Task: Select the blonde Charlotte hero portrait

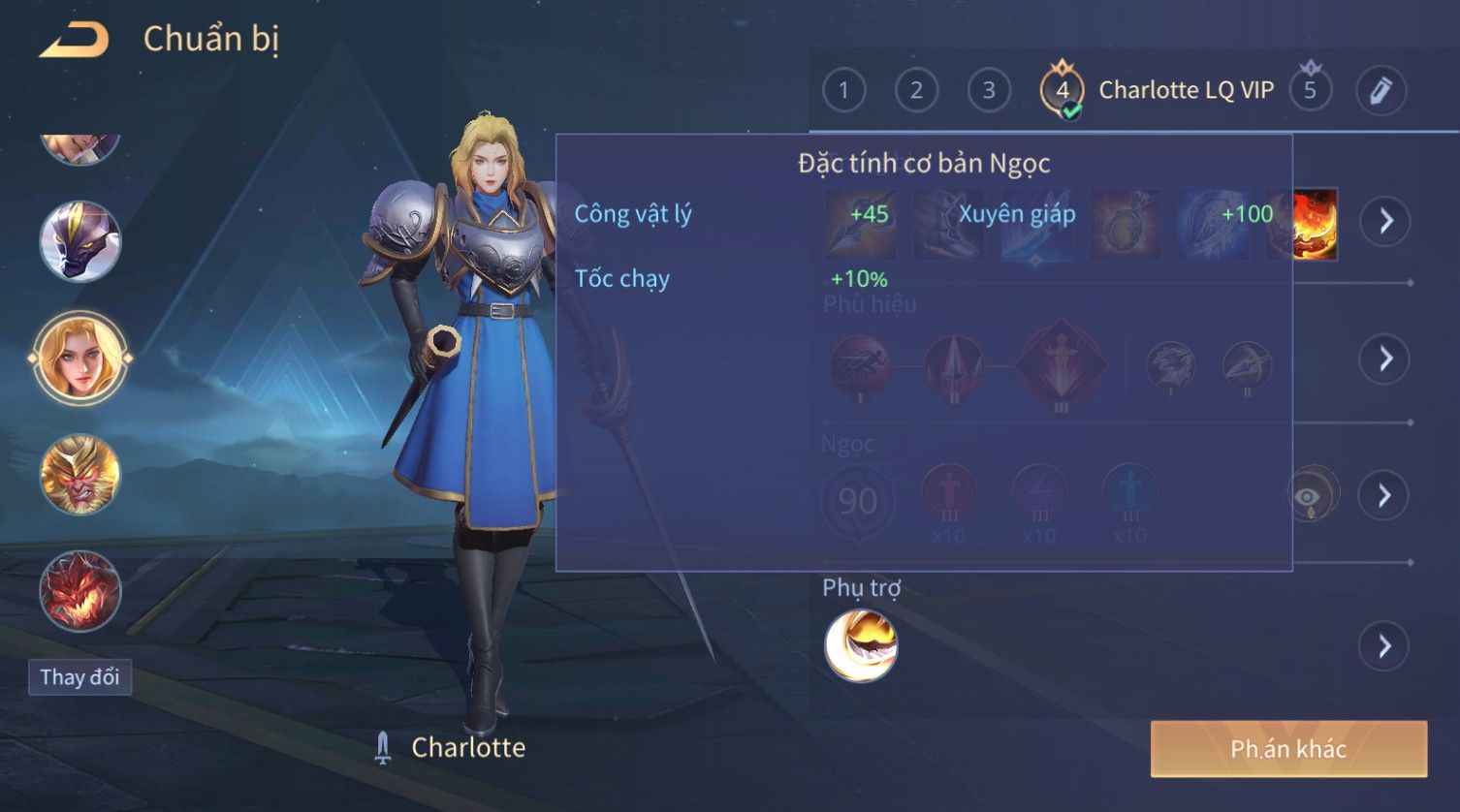Action: pyautogui.click(x=80, y=358)
